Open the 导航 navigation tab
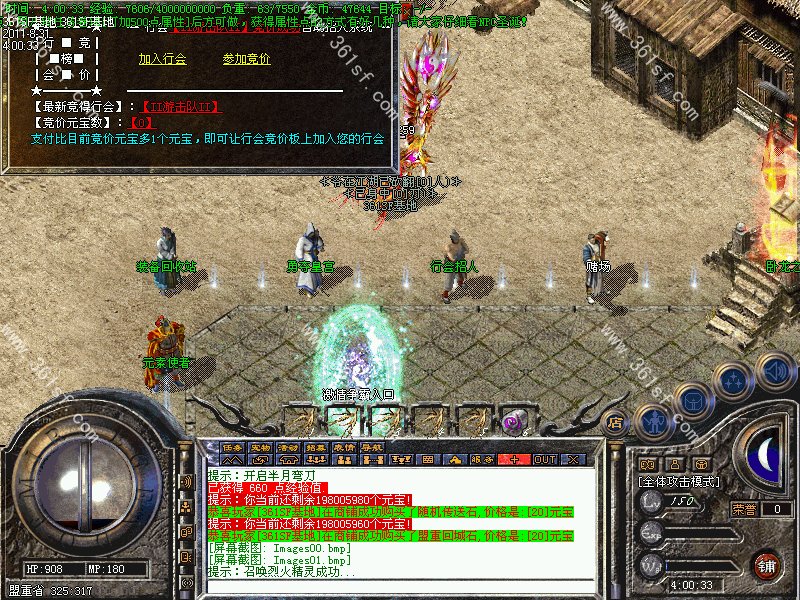 (x=373, y=446)
